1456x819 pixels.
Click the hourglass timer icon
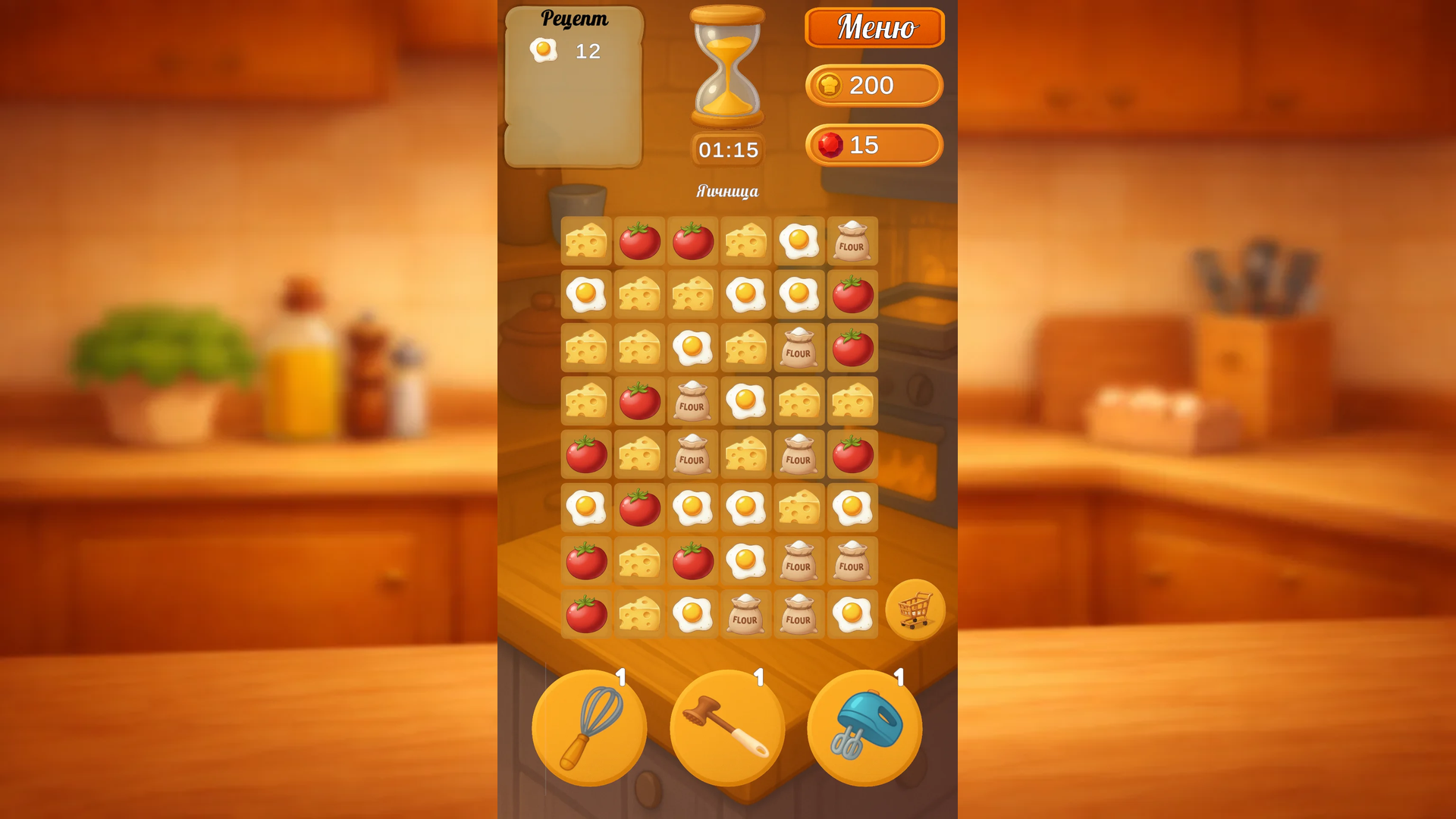726,67
